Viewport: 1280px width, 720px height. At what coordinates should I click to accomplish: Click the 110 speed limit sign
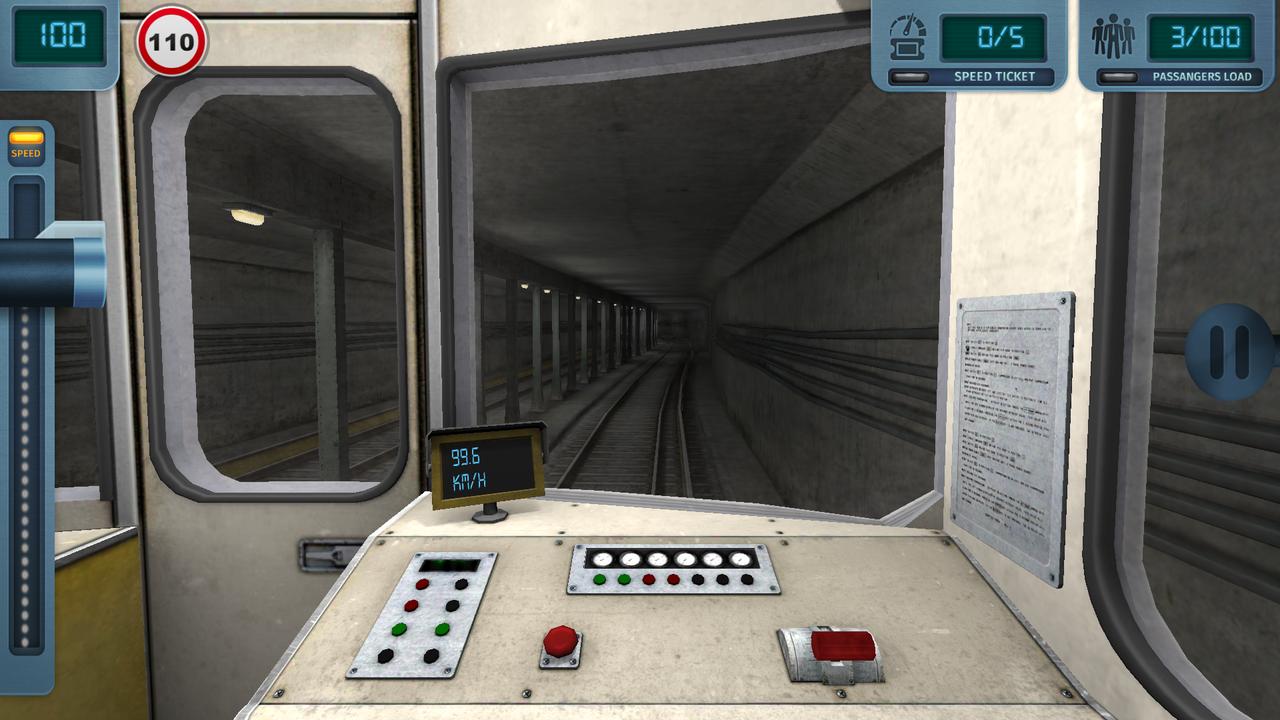coord(171,42)
